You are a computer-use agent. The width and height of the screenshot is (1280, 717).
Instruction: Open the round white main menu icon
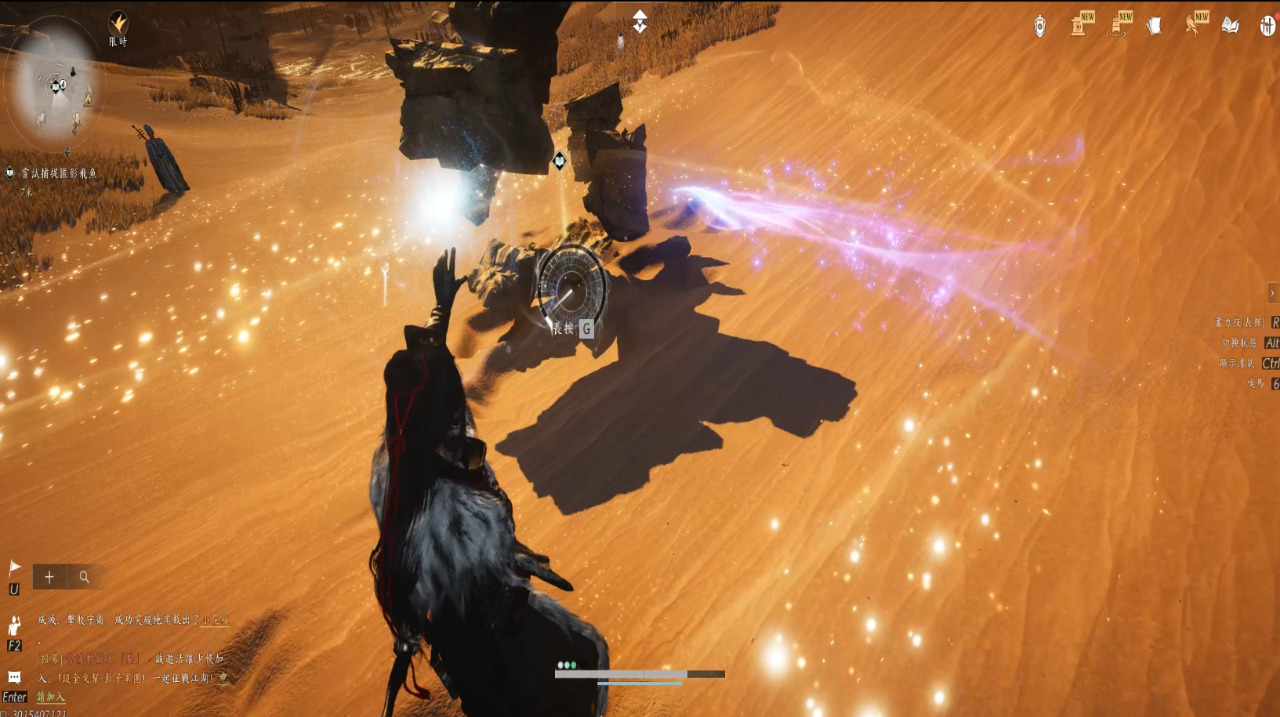coord(1267,25)
